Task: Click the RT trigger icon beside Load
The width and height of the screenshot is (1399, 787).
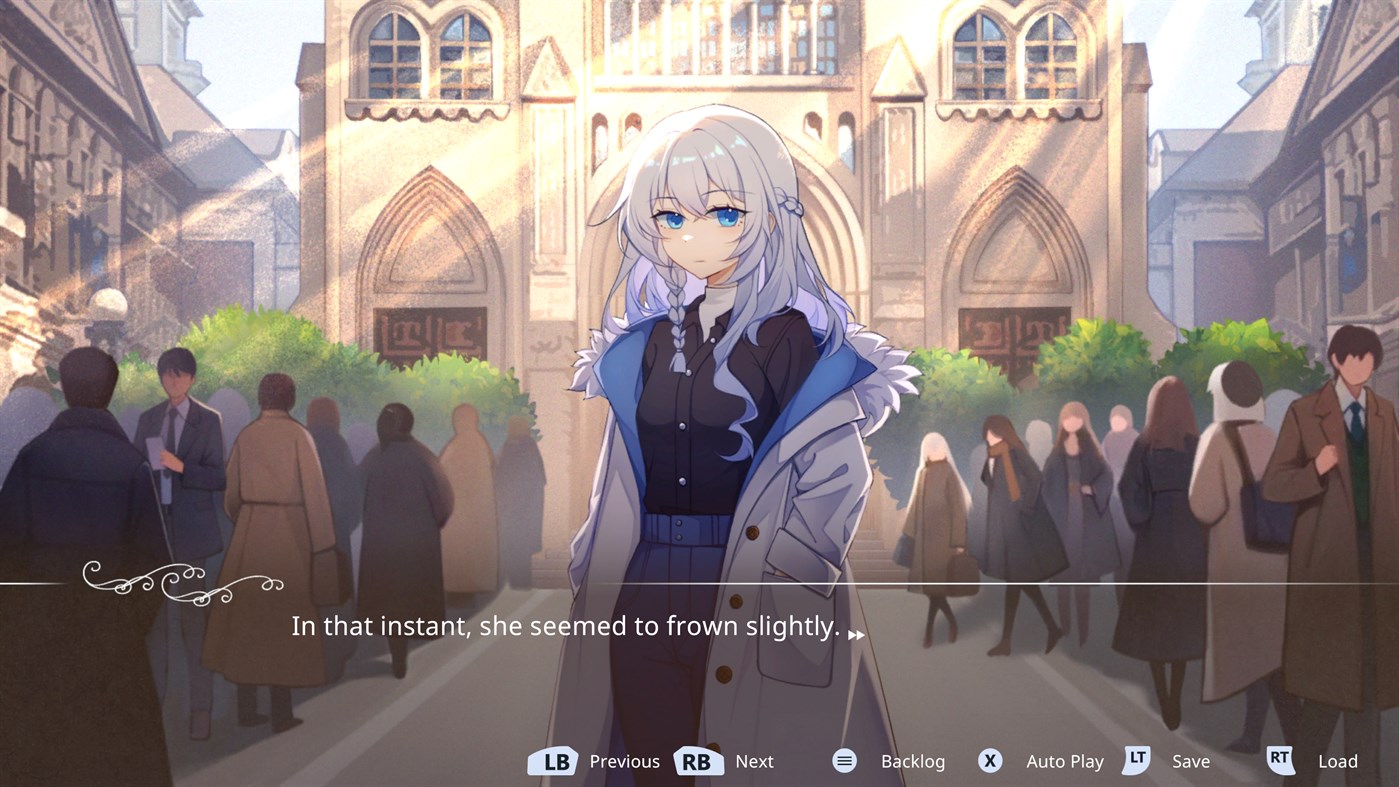Action: (1281, 760)
